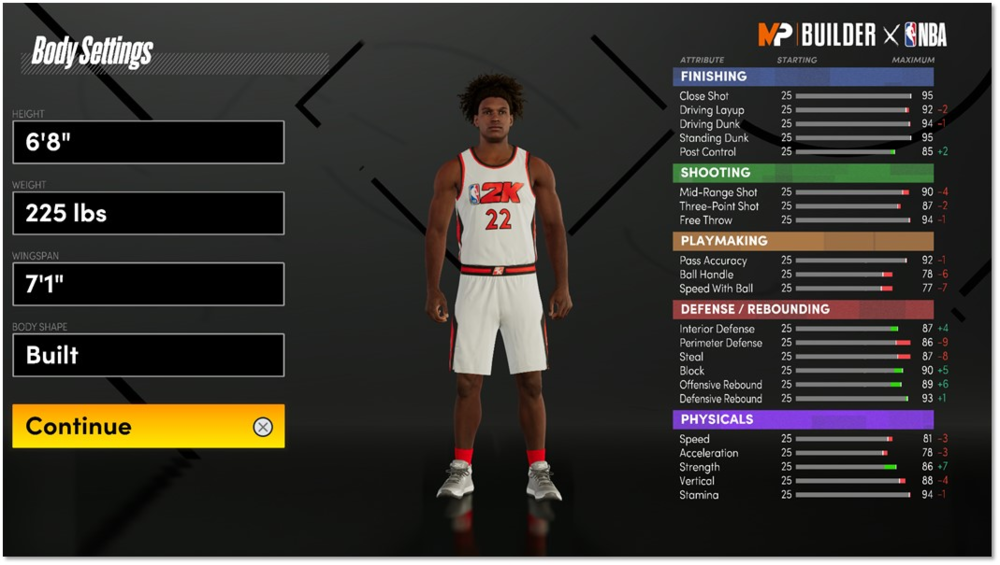Select the Height field showing 6'8"

coord(148,142)
